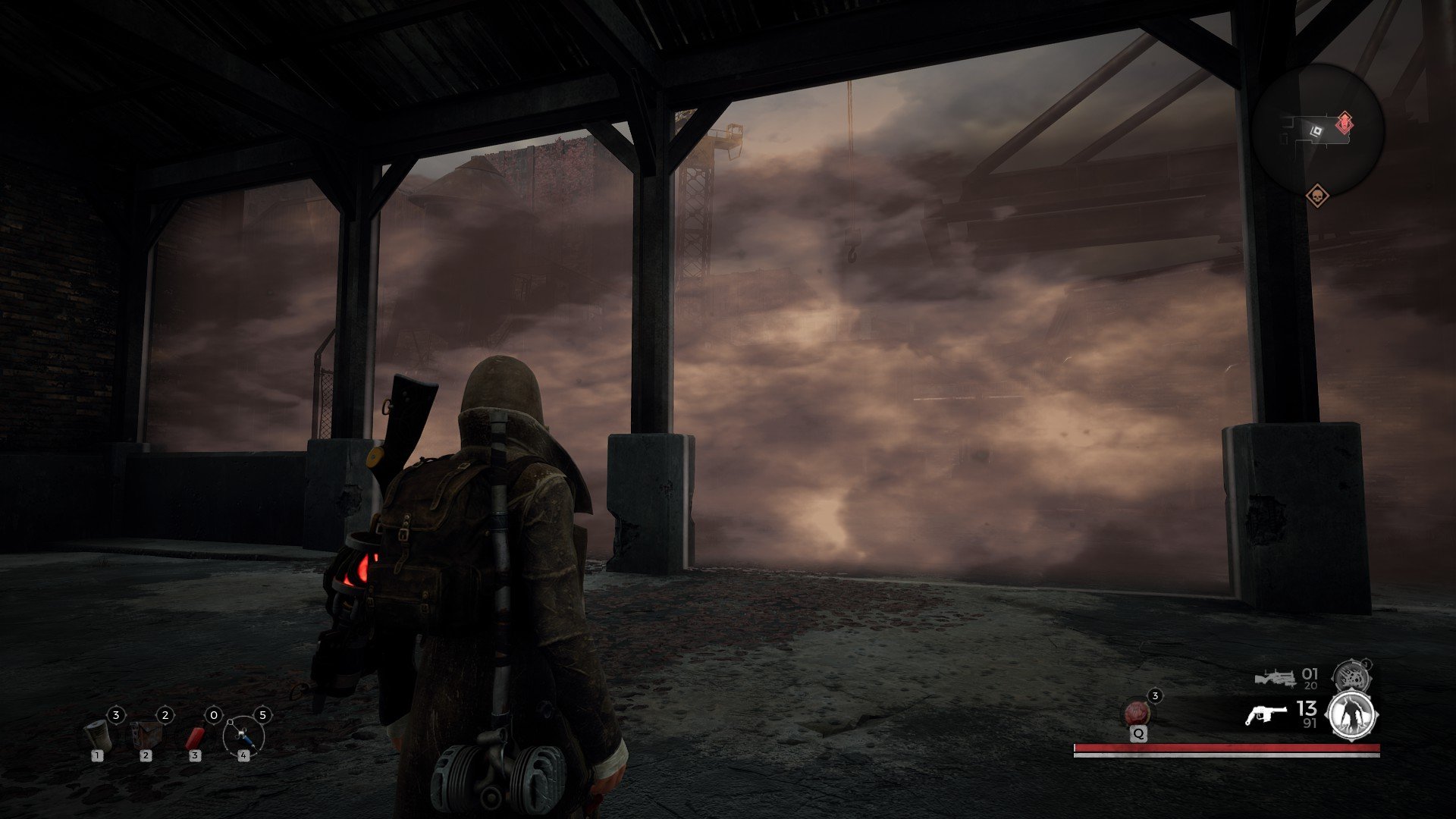Use the brown leather pouch item
The width and height of the screenshot is (1456, 819).
coord(146,734)
